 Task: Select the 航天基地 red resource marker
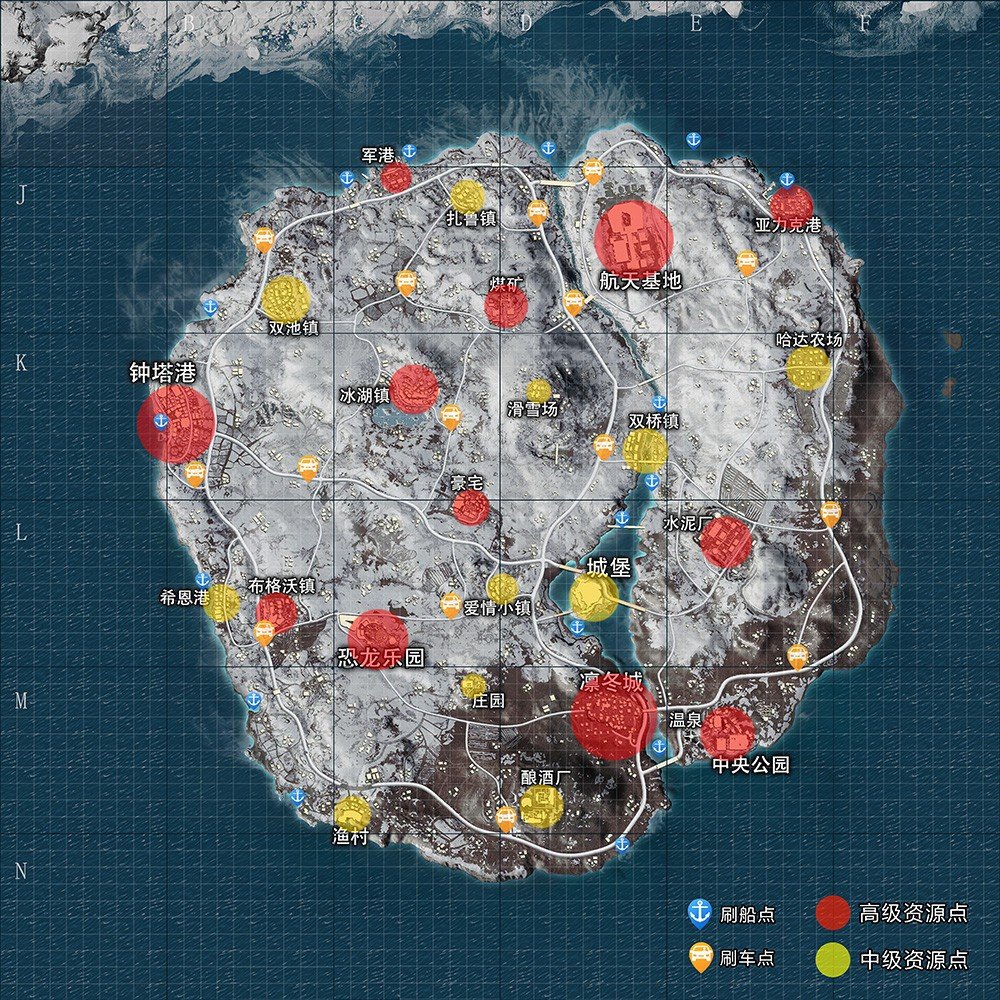coord(633,237)
